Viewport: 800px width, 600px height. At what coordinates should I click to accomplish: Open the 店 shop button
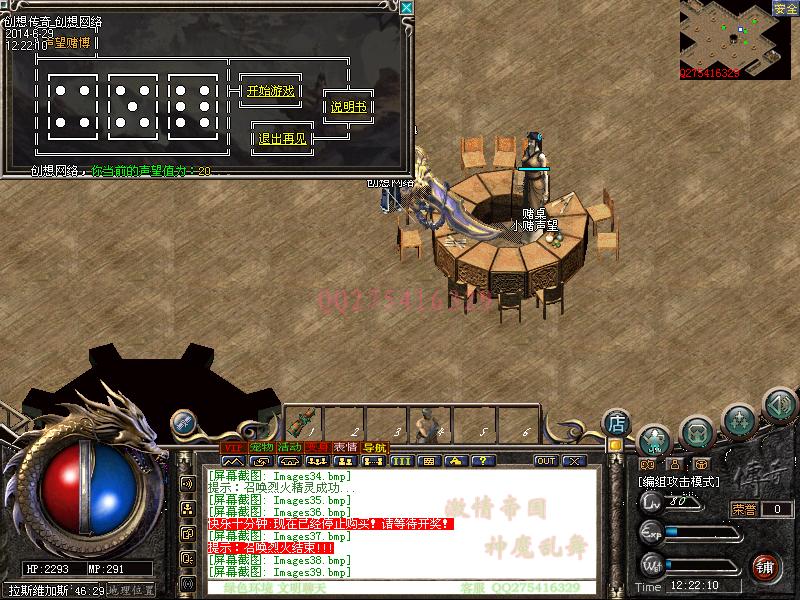[x=617, y=422]
